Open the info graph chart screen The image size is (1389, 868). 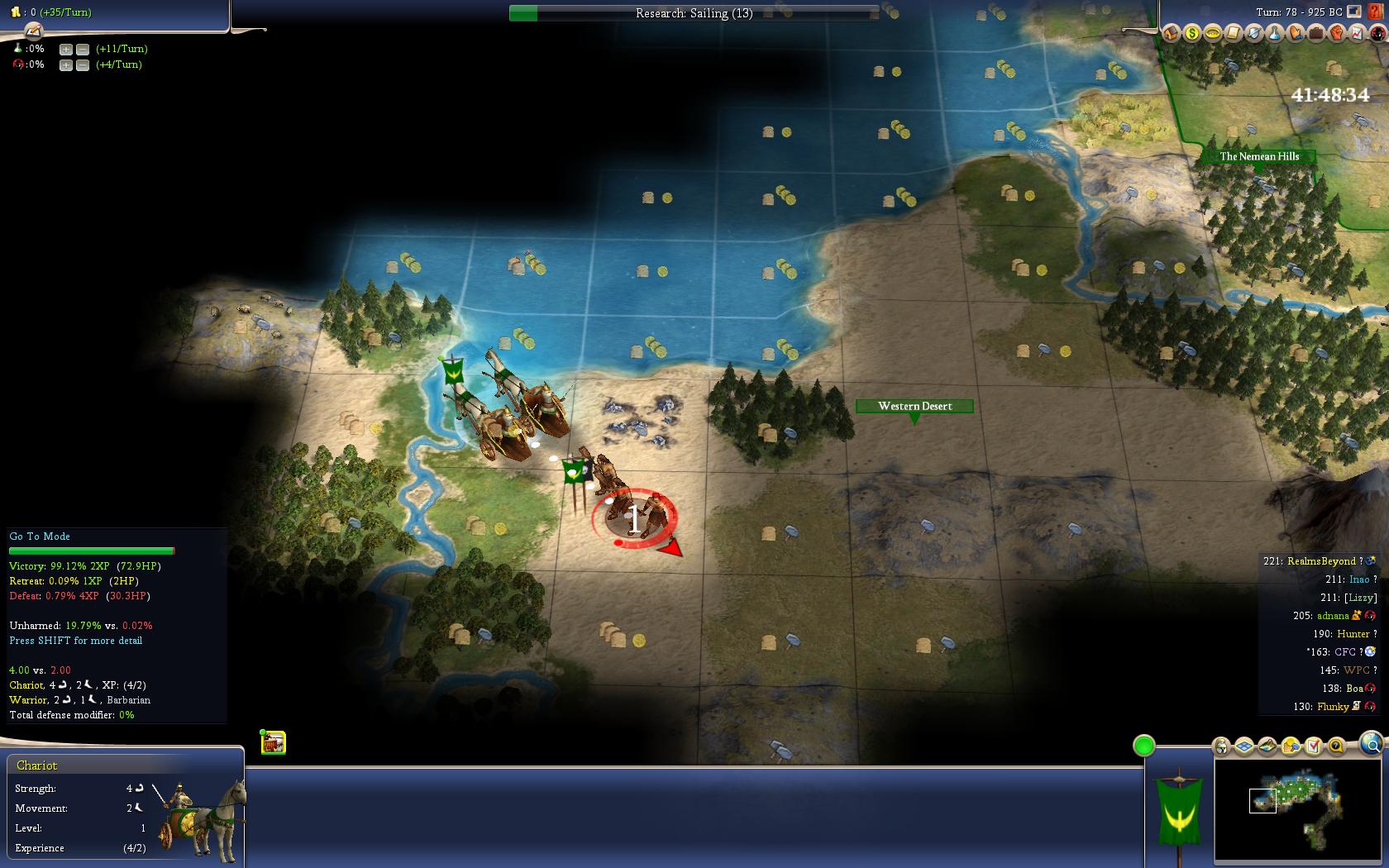point(1357,34)
